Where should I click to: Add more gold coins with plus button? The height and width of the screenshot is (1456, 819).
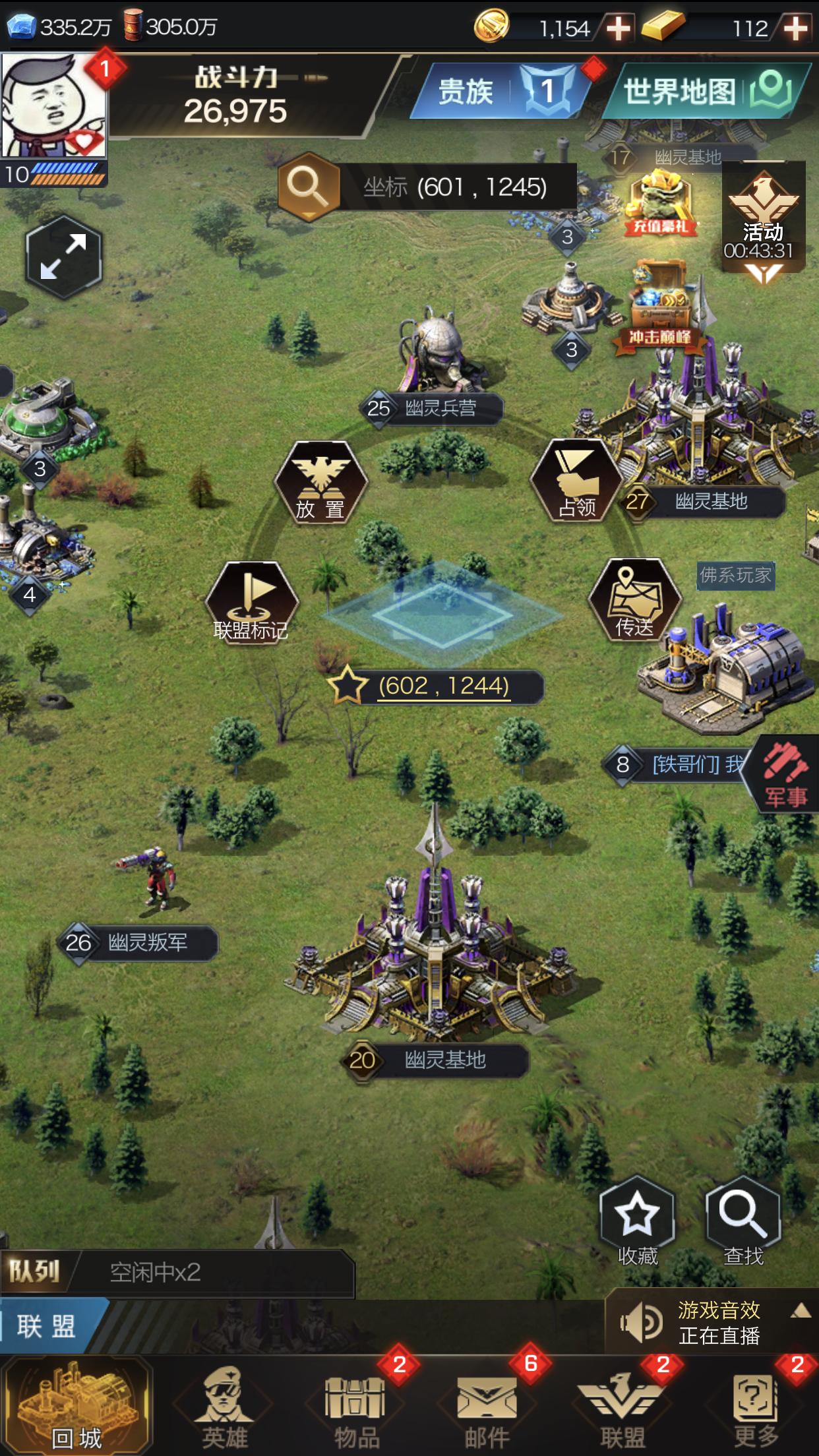tap(618, 28)
